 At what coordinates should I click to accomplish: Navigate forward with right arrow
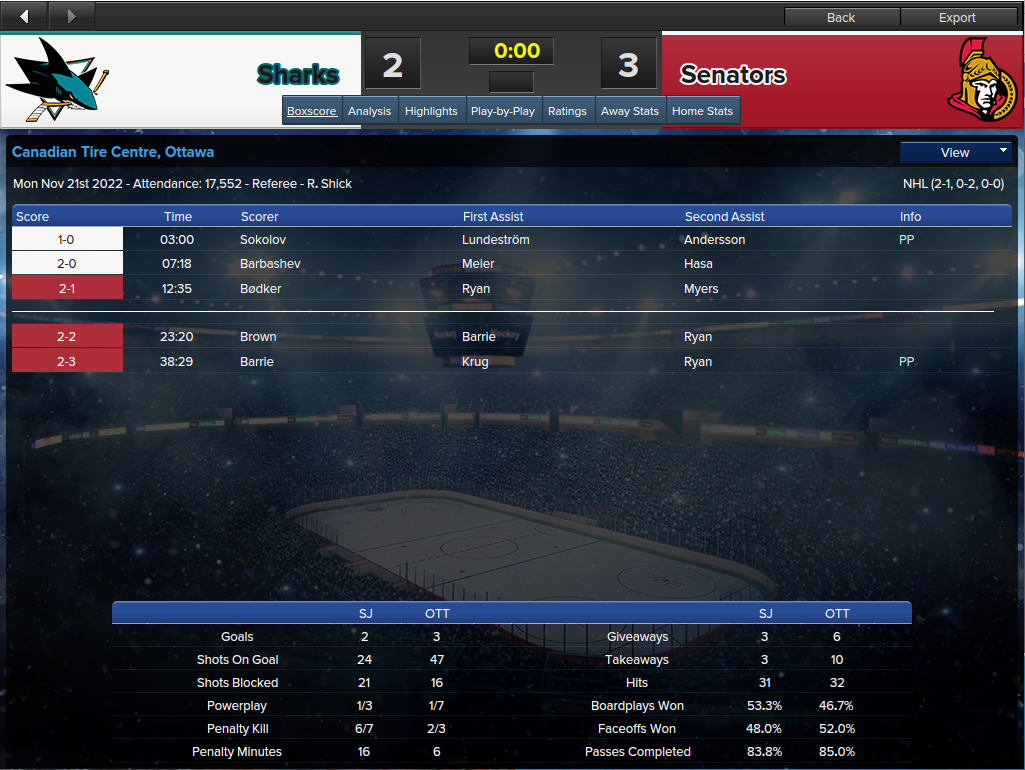[x=71, y=15]
